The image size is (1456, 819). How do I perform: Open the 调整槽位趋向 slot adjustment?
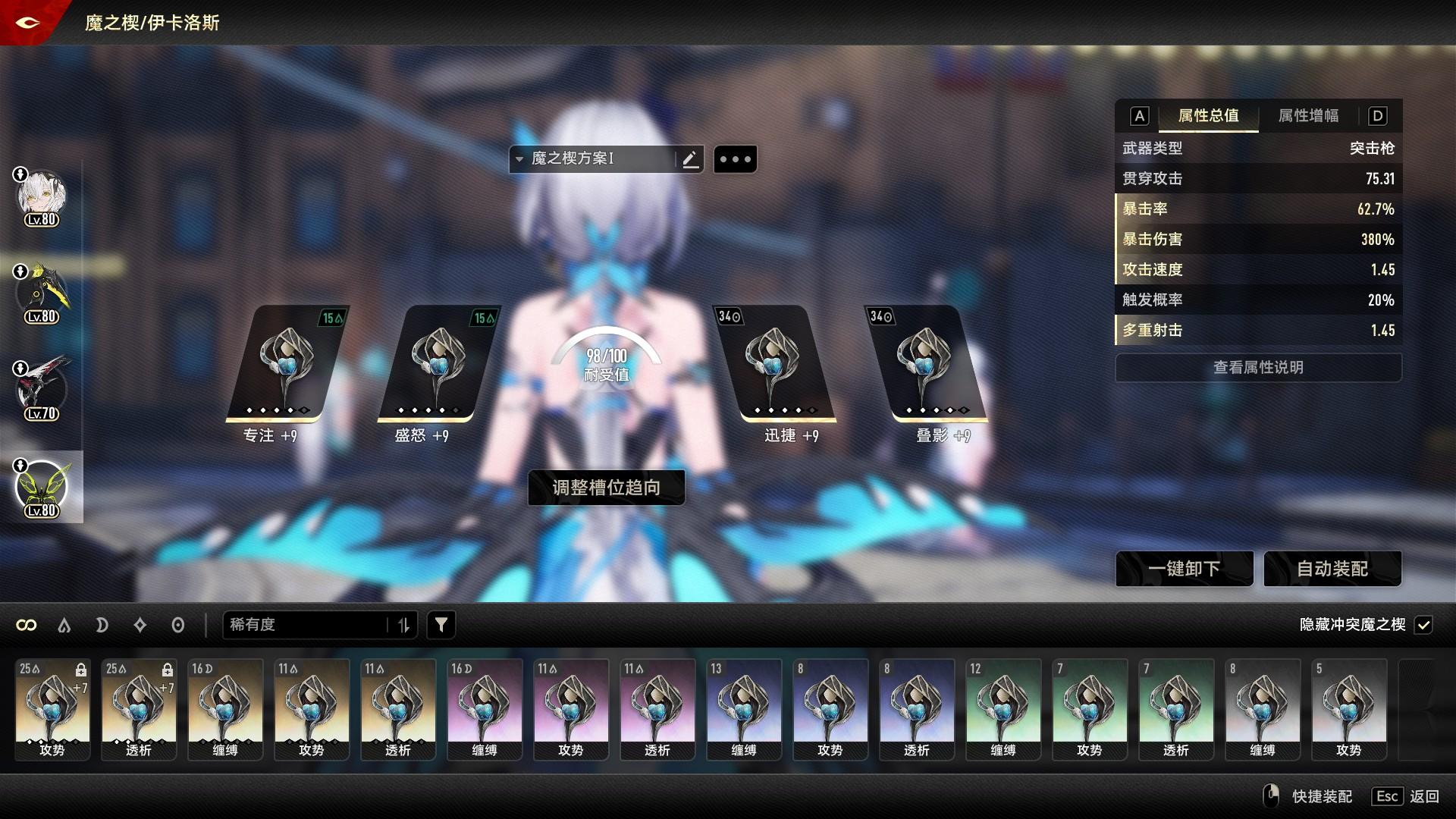pos(606,488)
